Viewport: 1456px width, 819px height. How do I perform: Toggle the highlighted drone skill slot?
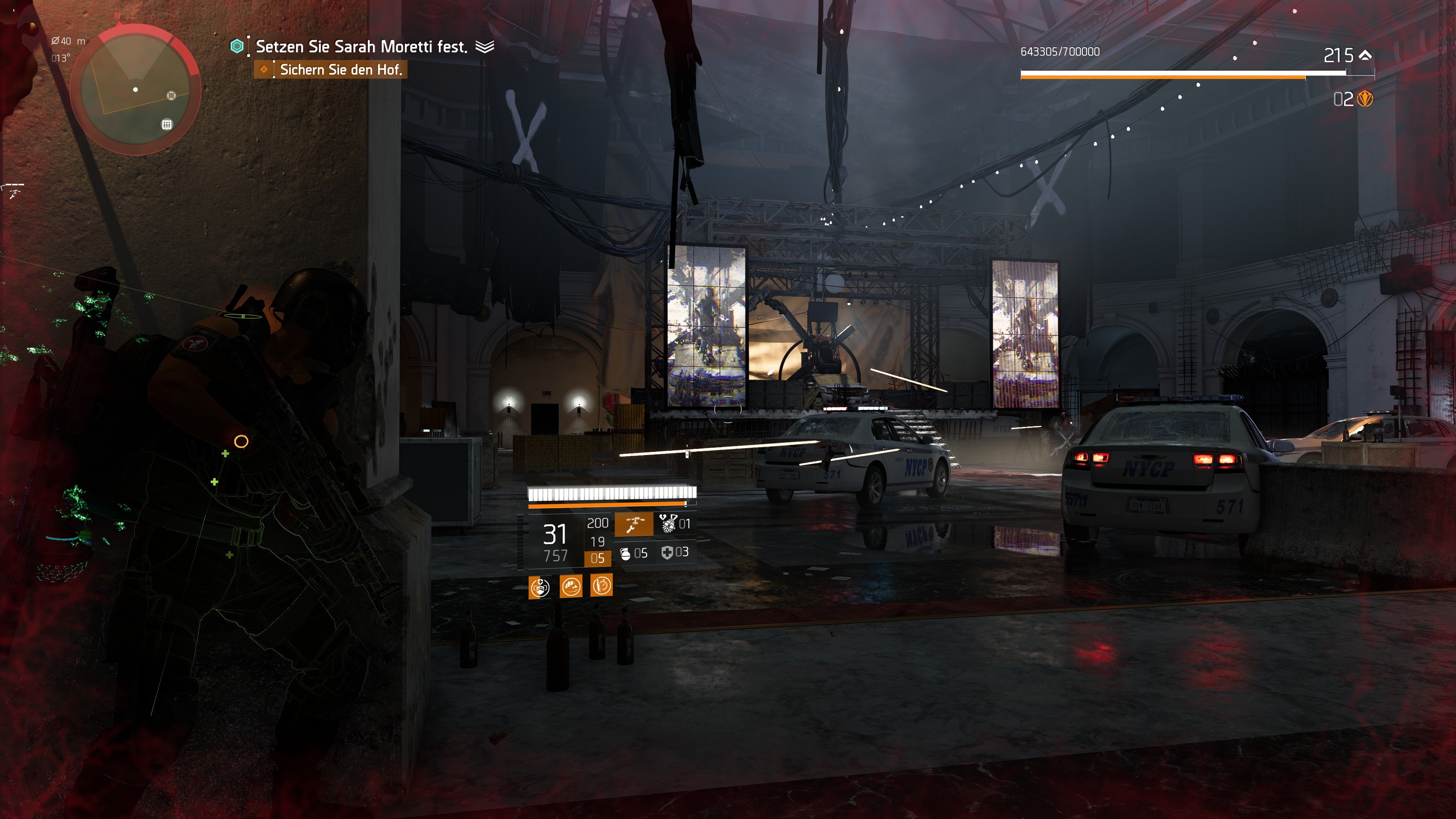(x=635, y=525)
